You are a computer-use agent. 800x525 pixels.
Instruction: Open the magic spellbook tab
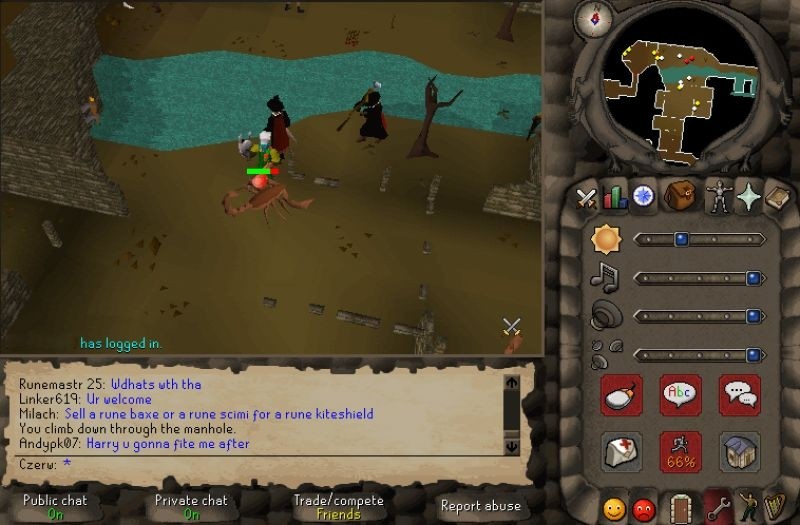[x=776, y=197]
